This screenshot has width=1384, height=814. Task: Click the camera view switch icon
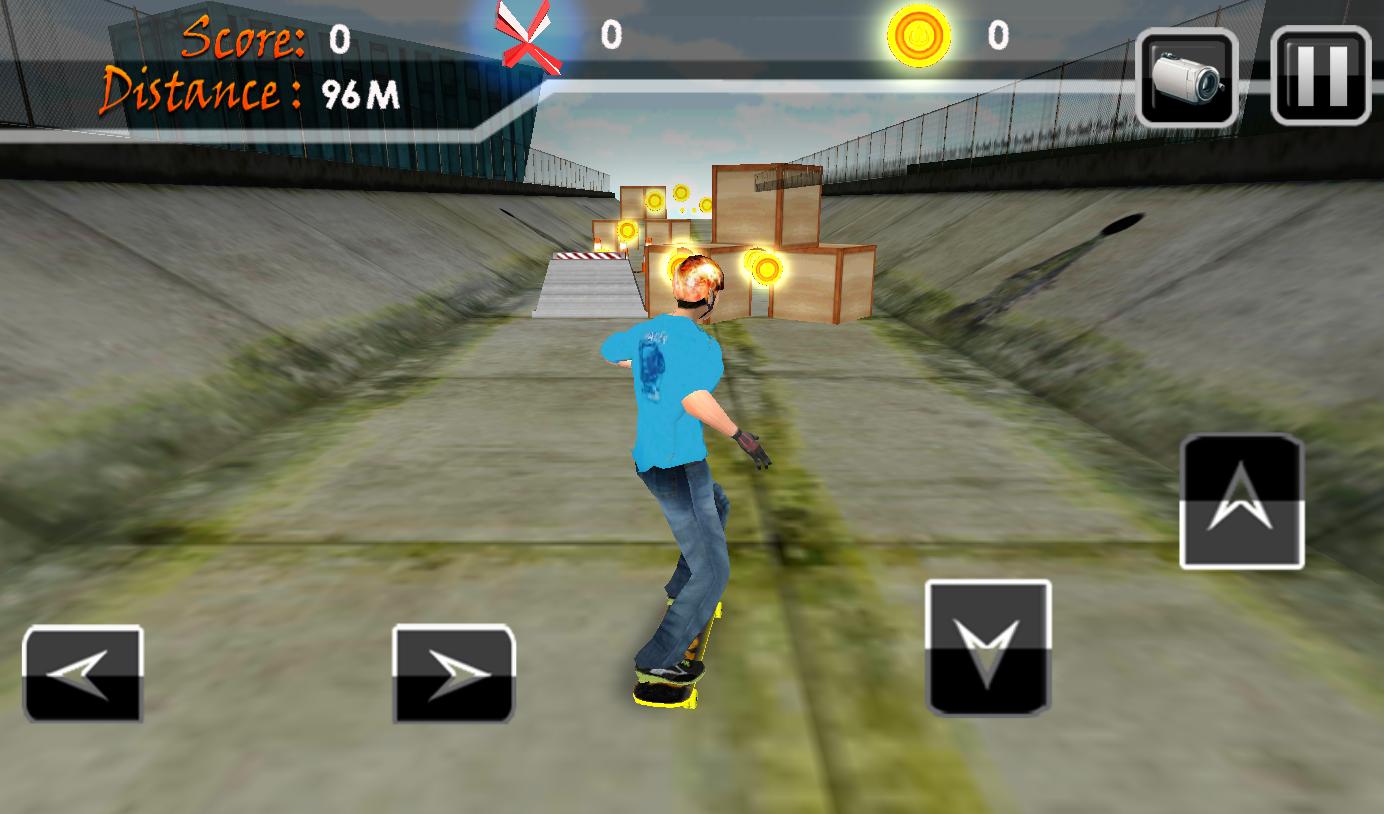click(1186, 75)
